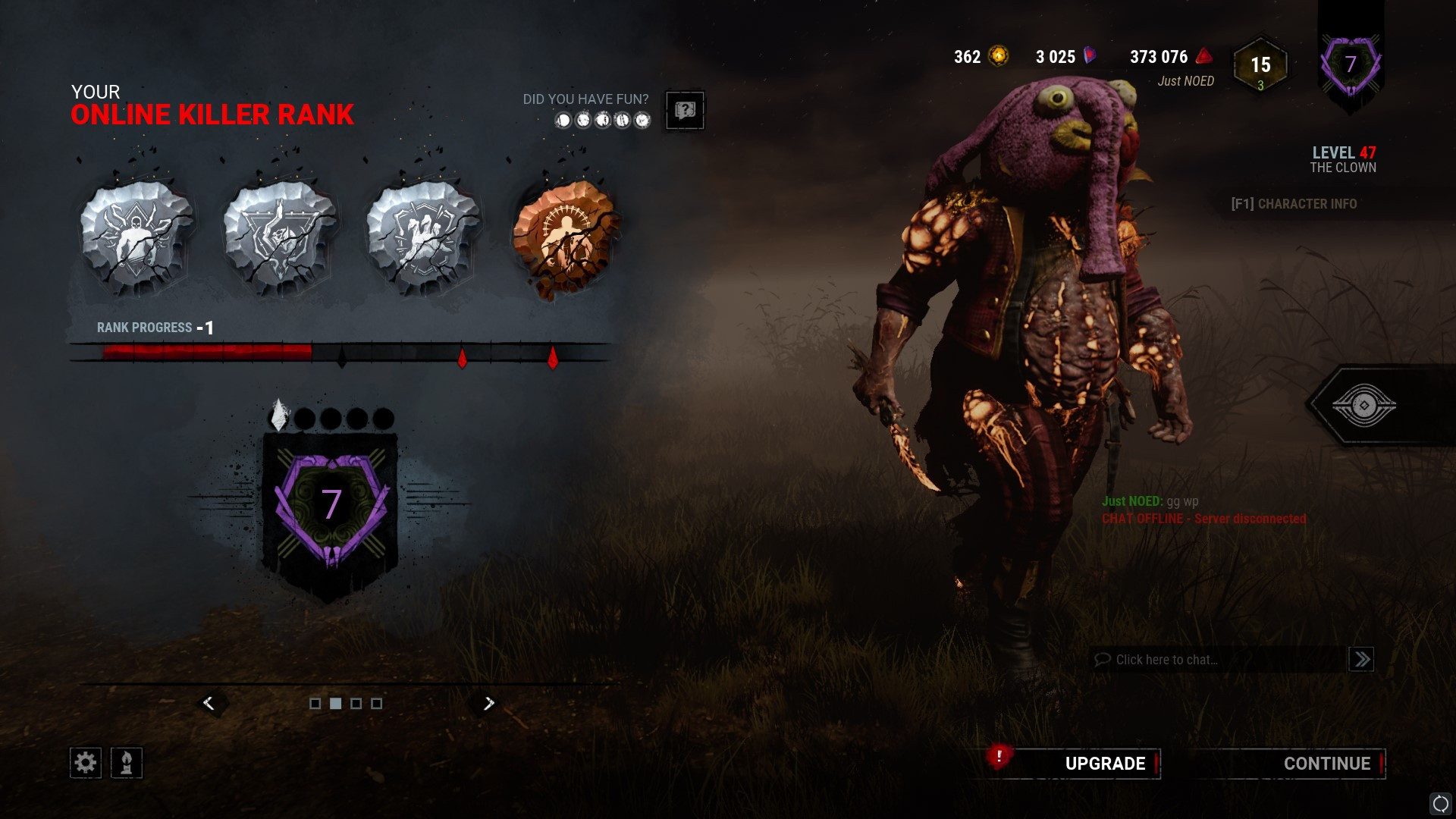Open the Upgrade bloodweb button
Image resolution: width=1456 pixels, height=819 pixels.
tap(1104, 764)
